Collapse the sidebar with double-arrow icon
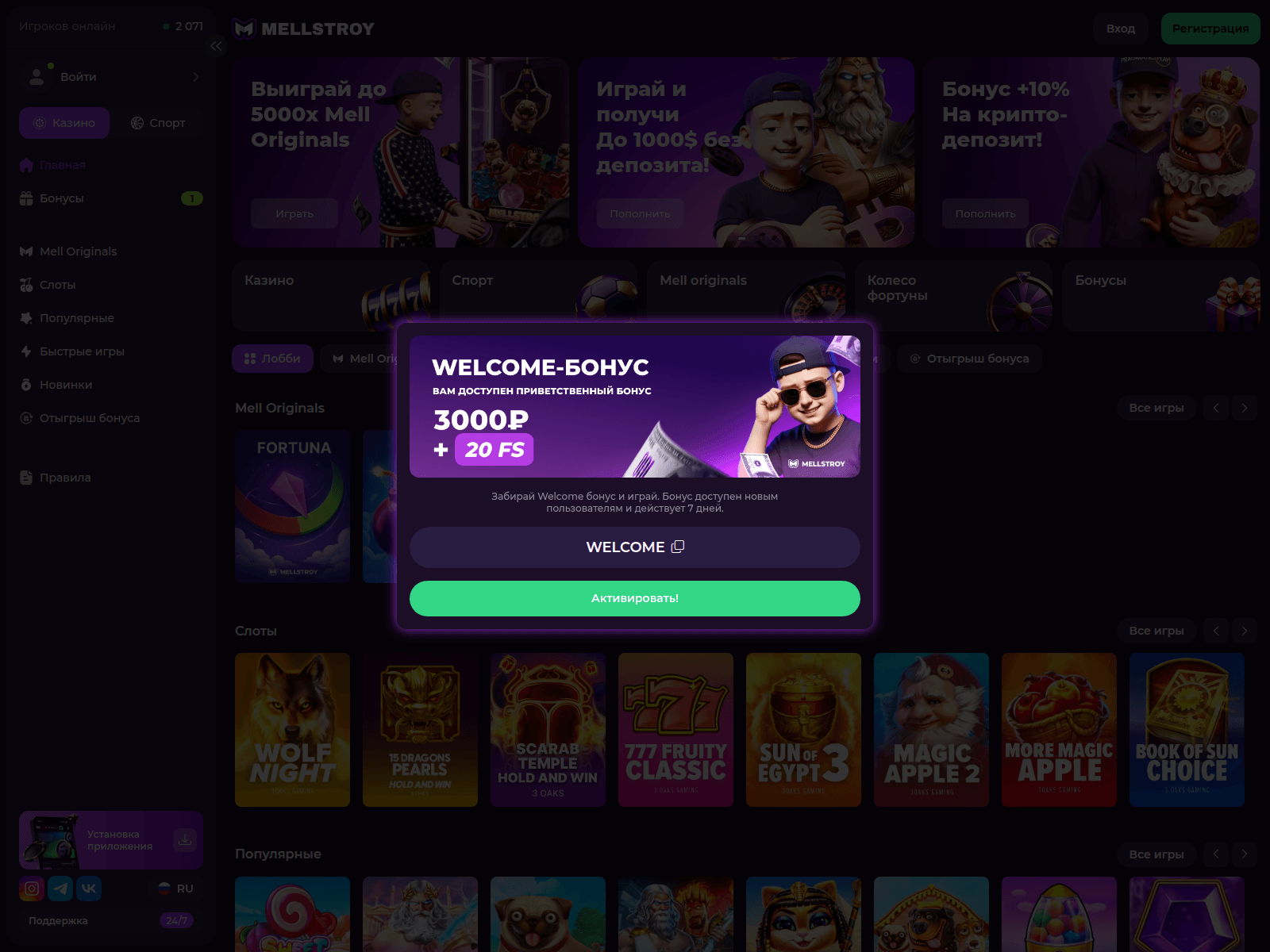This screenshot has height=952, width=1270. pyautogui.click(x=217, y=46)
